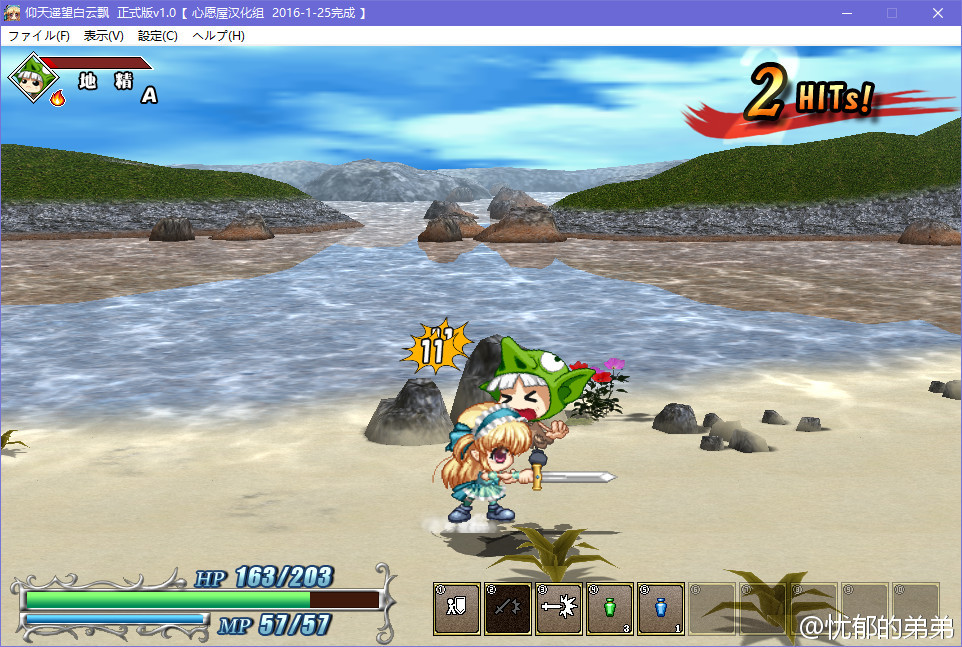The height and width of the screenshot is (647, 962).
Task: Close the game window
Action: [x=937, y=13]
